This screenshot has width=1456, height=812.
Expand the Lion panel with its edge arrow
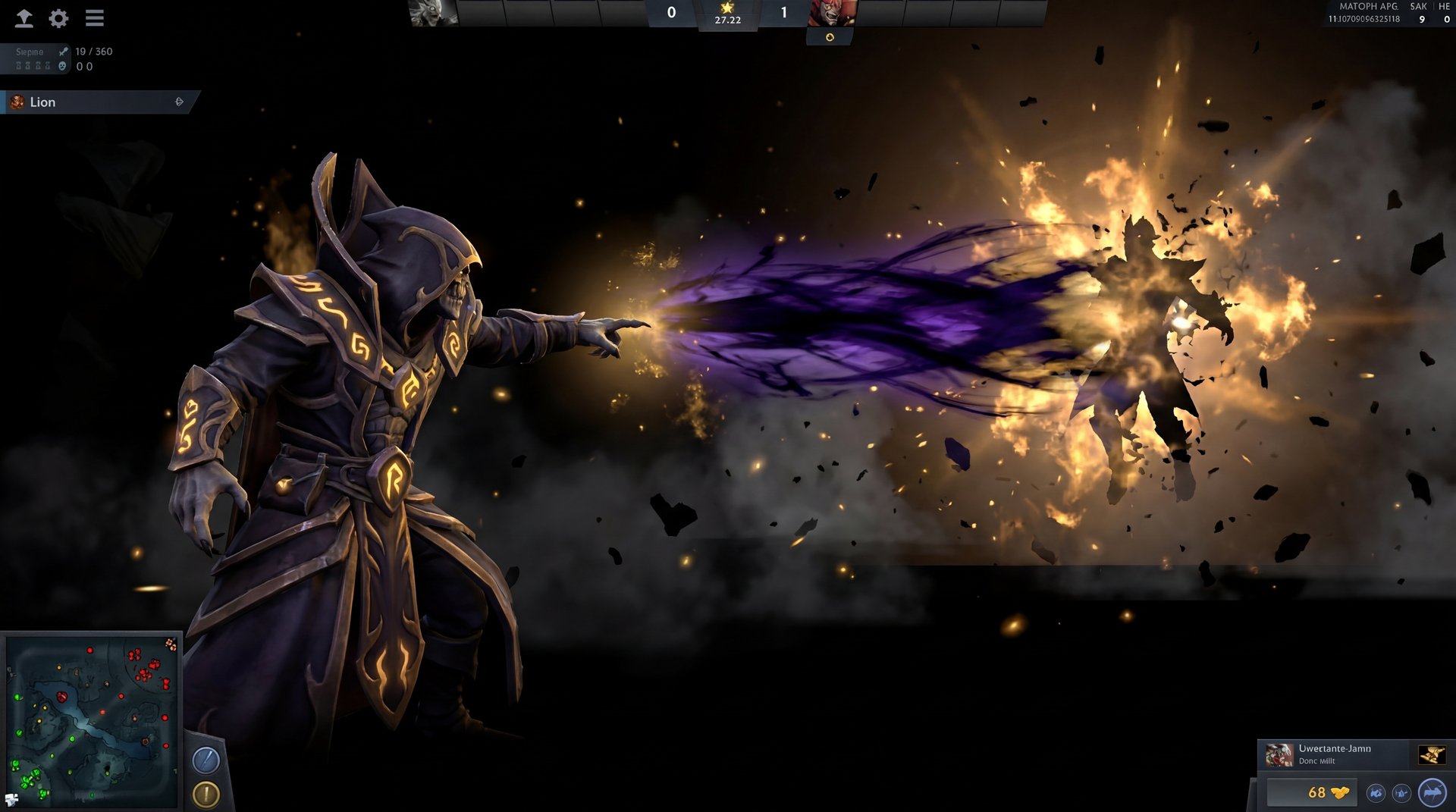click(x=180, y=100)
